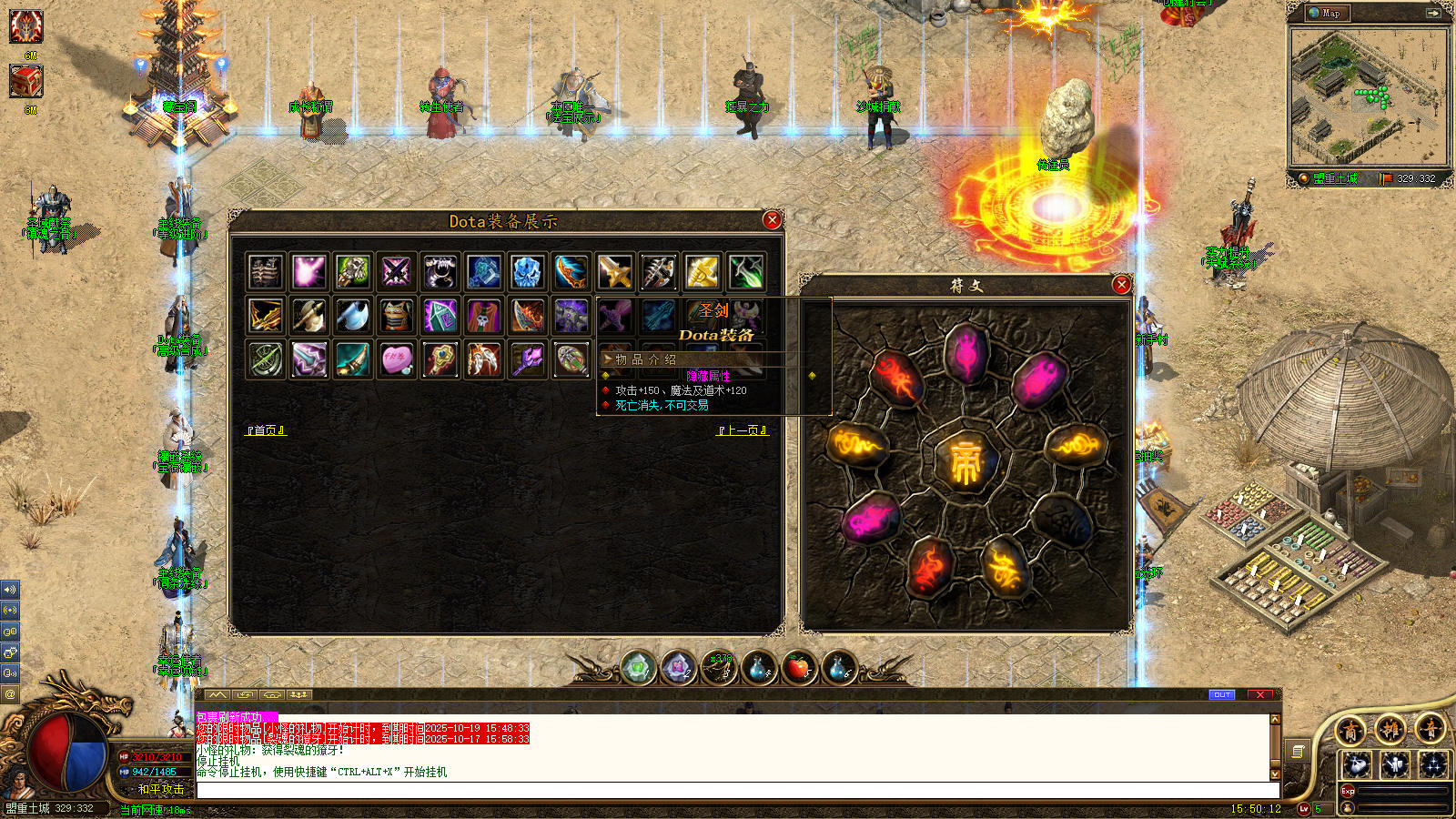Choose the skull cloak item icon

483,316
